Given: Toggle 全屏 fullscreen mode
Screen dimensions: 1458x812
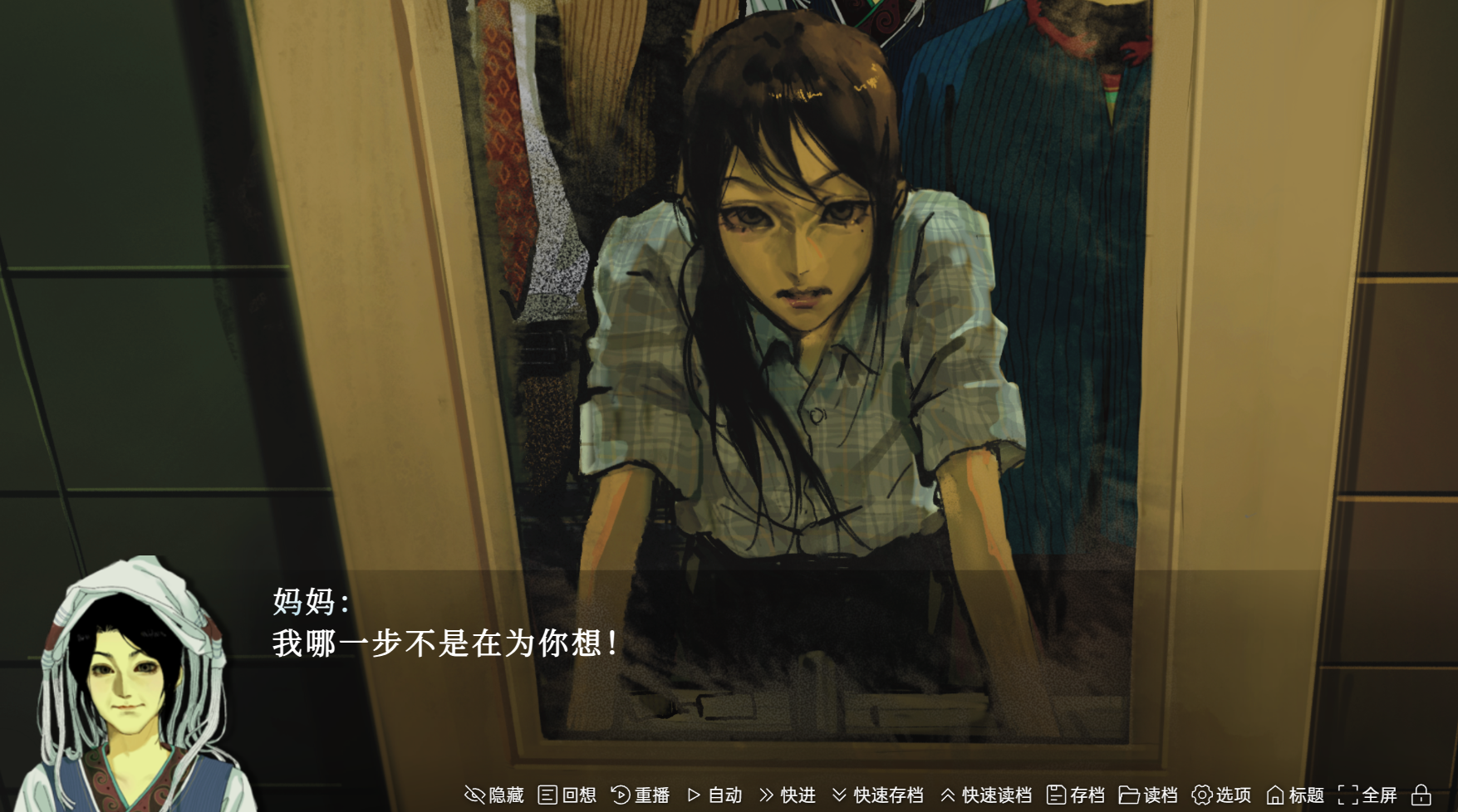Looking at the screenshot, I should [1367, 795].
